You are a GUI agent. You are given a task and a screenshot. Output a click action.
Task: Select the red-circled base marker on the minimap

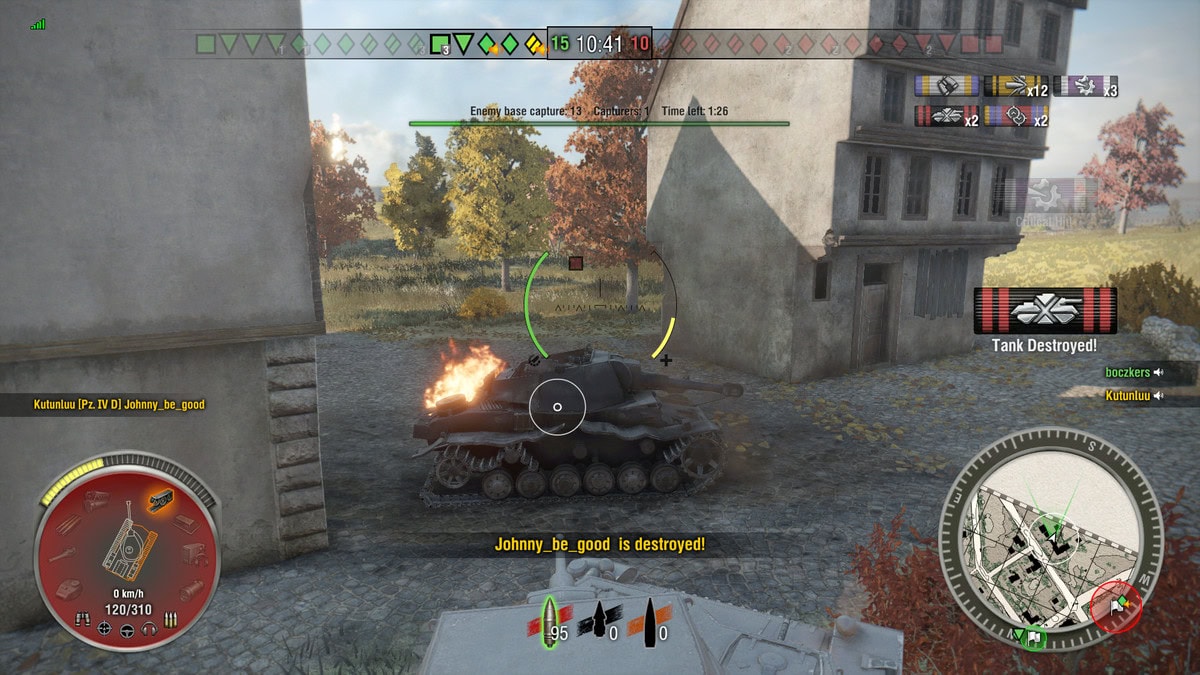point(1116,609)
